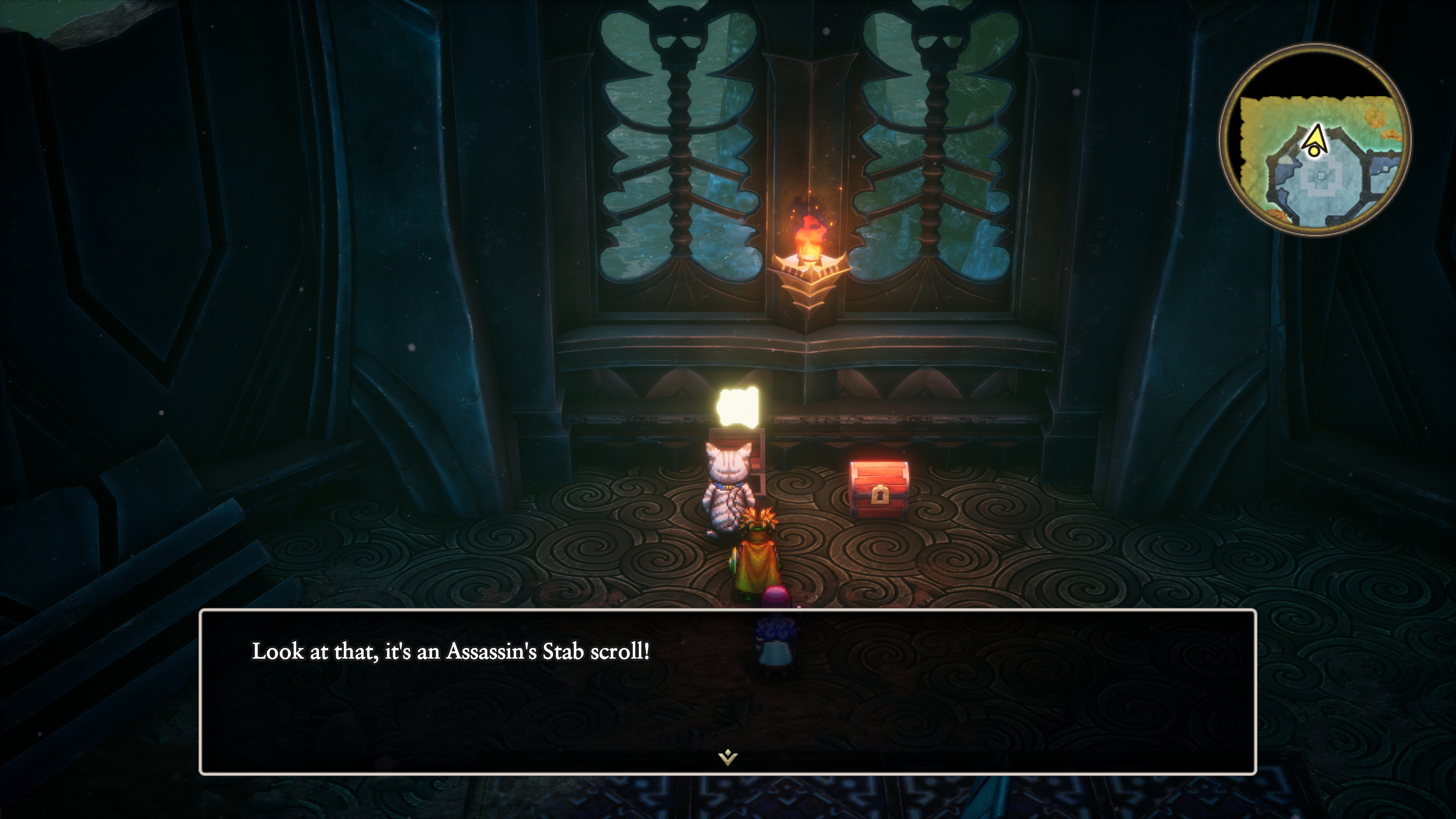Screen dimensions: 1456x819
Task: Advance dialogue with the continue arrow
Action: coord(728,757)
